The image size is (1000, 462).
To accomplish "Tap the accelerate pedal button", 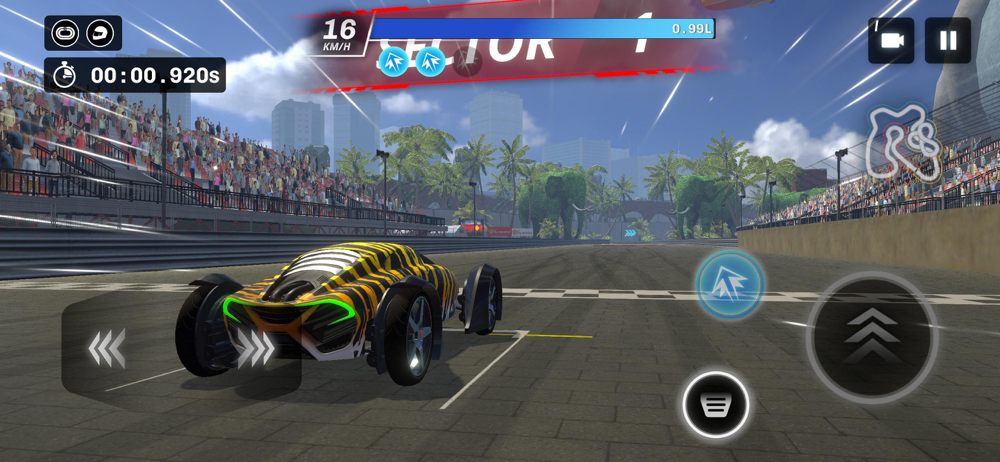I will tap(872, 338).
